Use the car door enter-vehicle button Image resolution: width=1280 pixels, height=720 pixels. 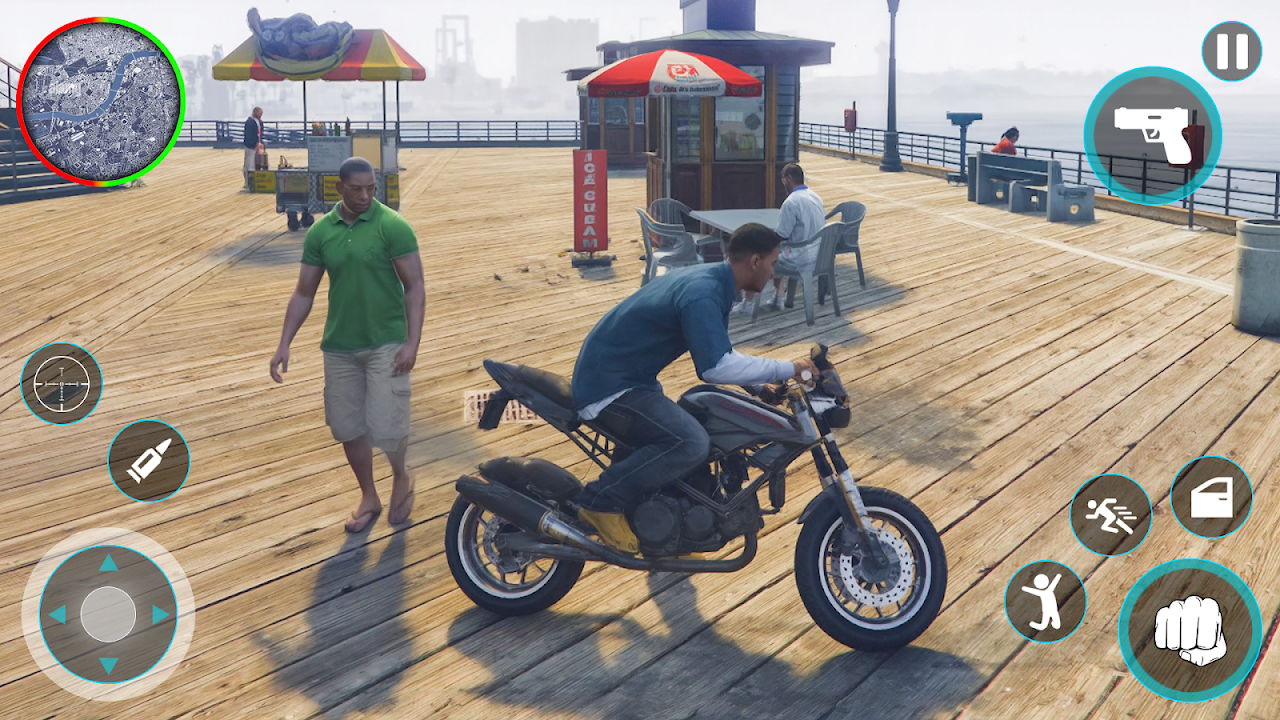(1211, 497)
